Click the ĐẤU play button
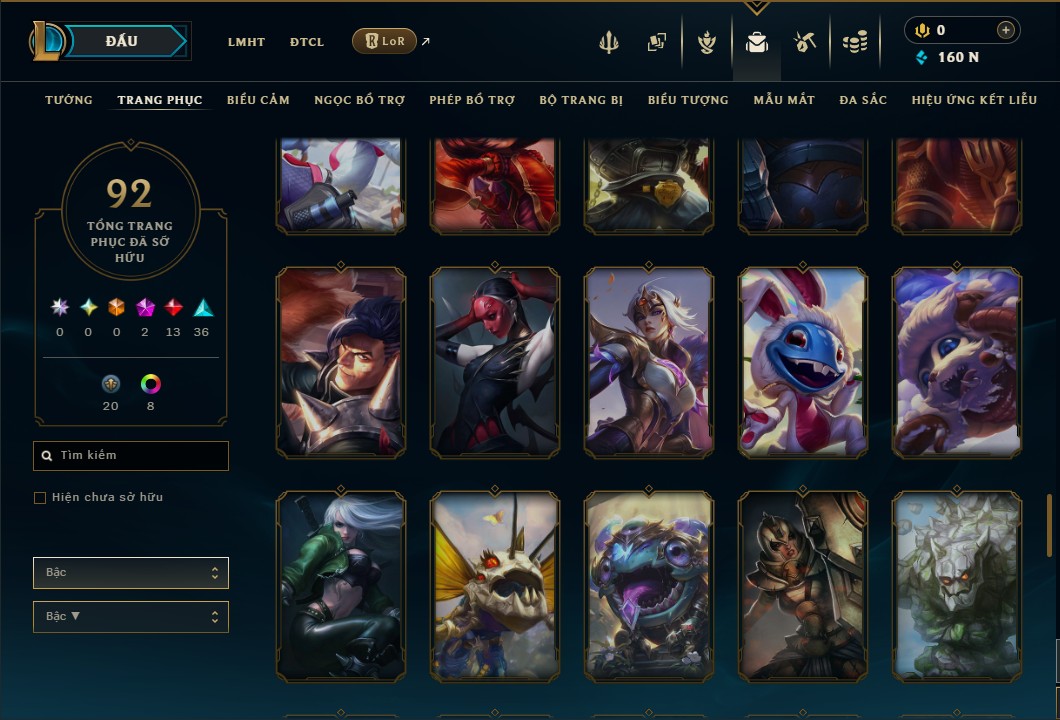Viewport: 1060px width, 720px height. pos(122,41)
